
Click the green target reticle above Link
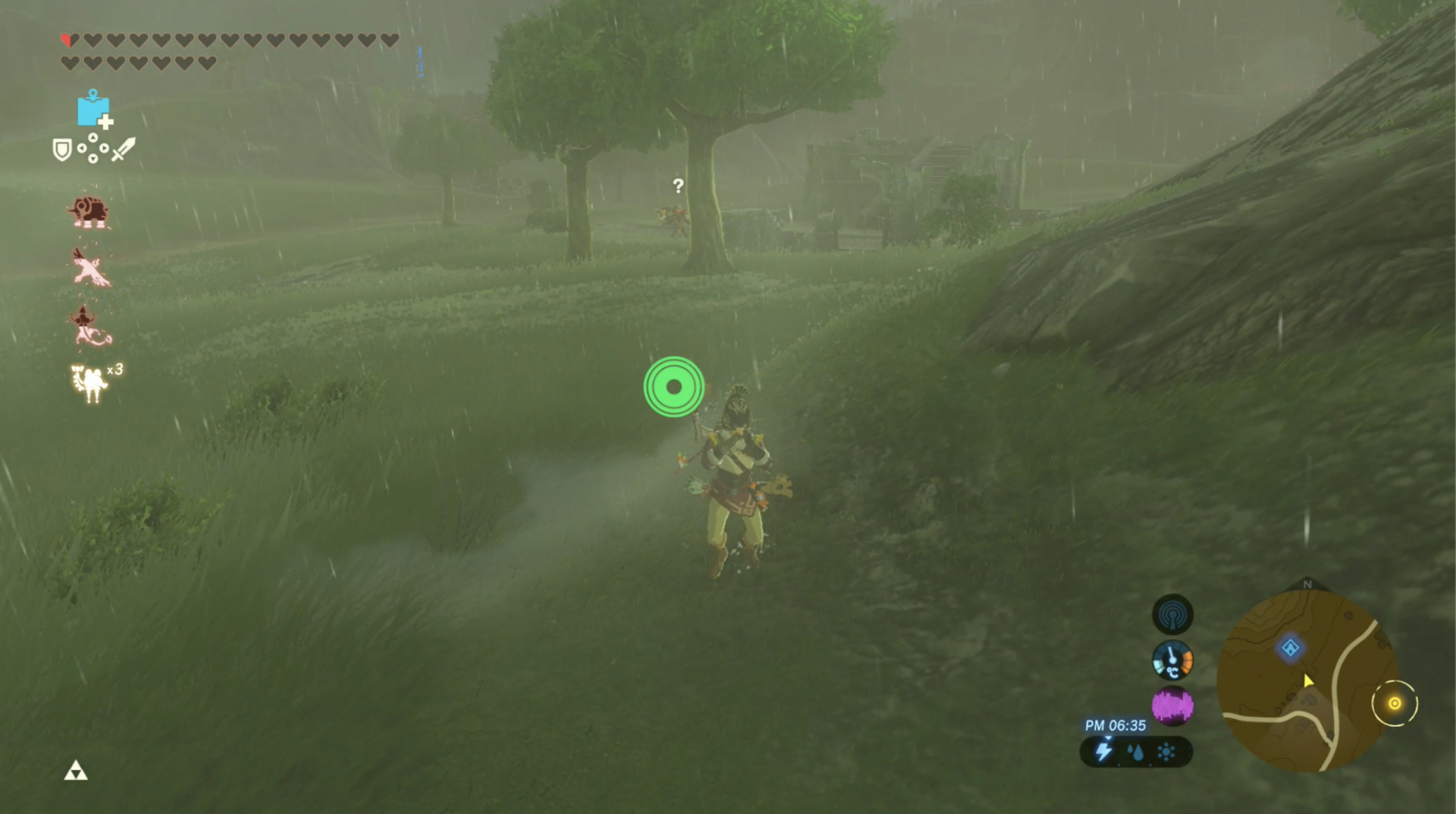coord(673,388)
